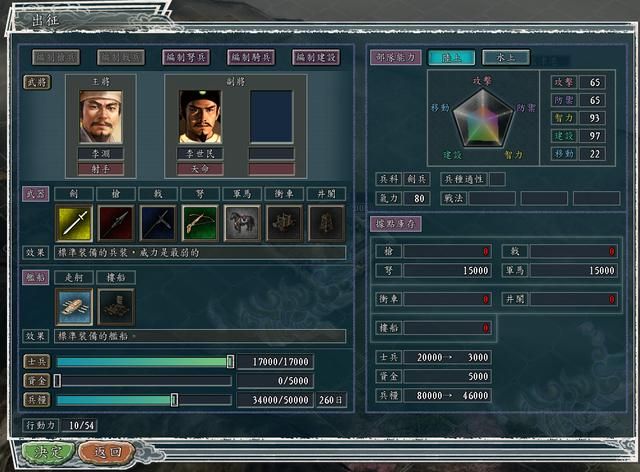Select main general 李淵's portrait
Screen dimensions: 640x472
click(x=101, y=116)
